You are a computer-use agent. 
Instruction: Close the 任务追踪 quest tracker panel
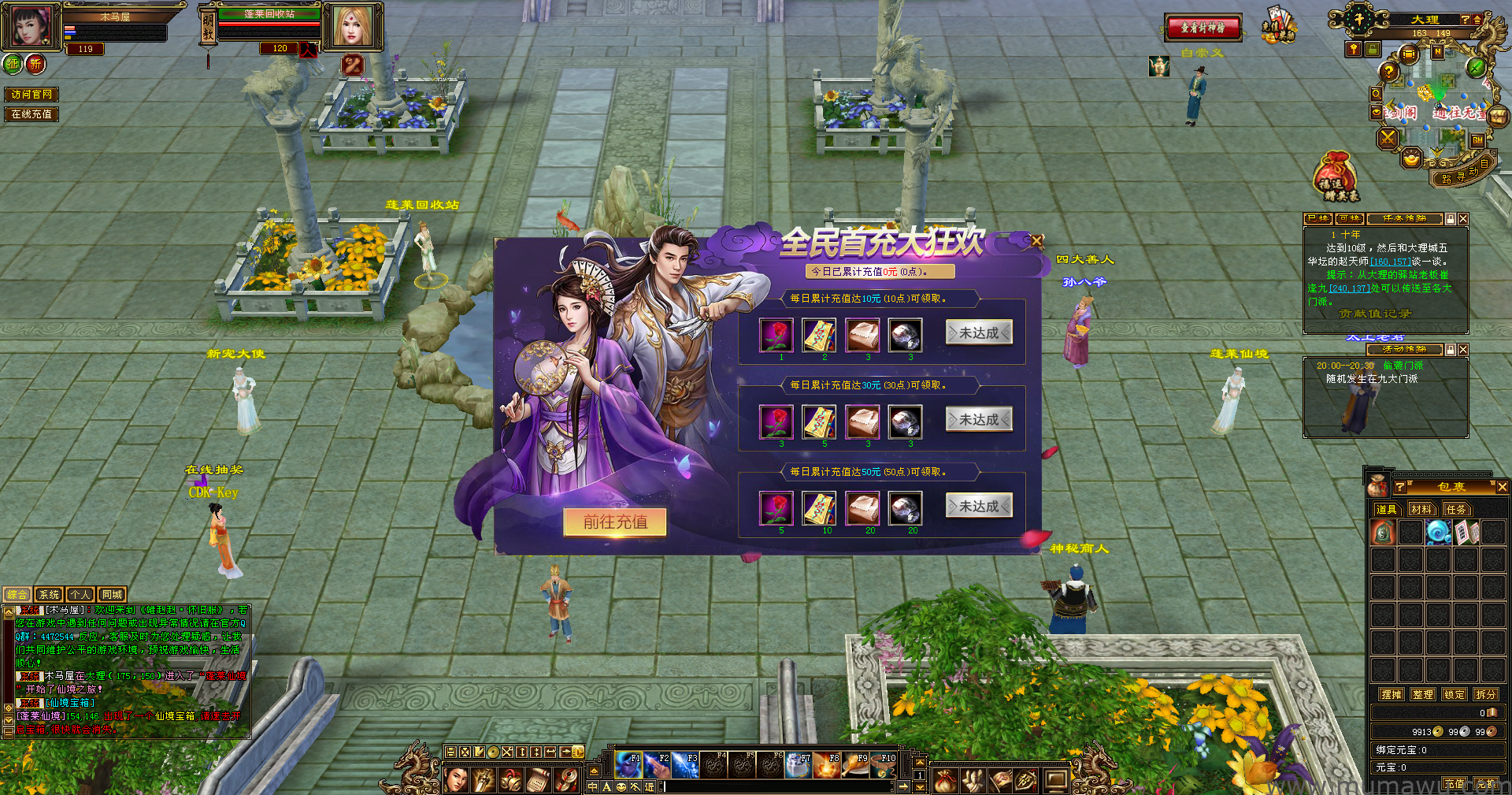[1463, 219]
